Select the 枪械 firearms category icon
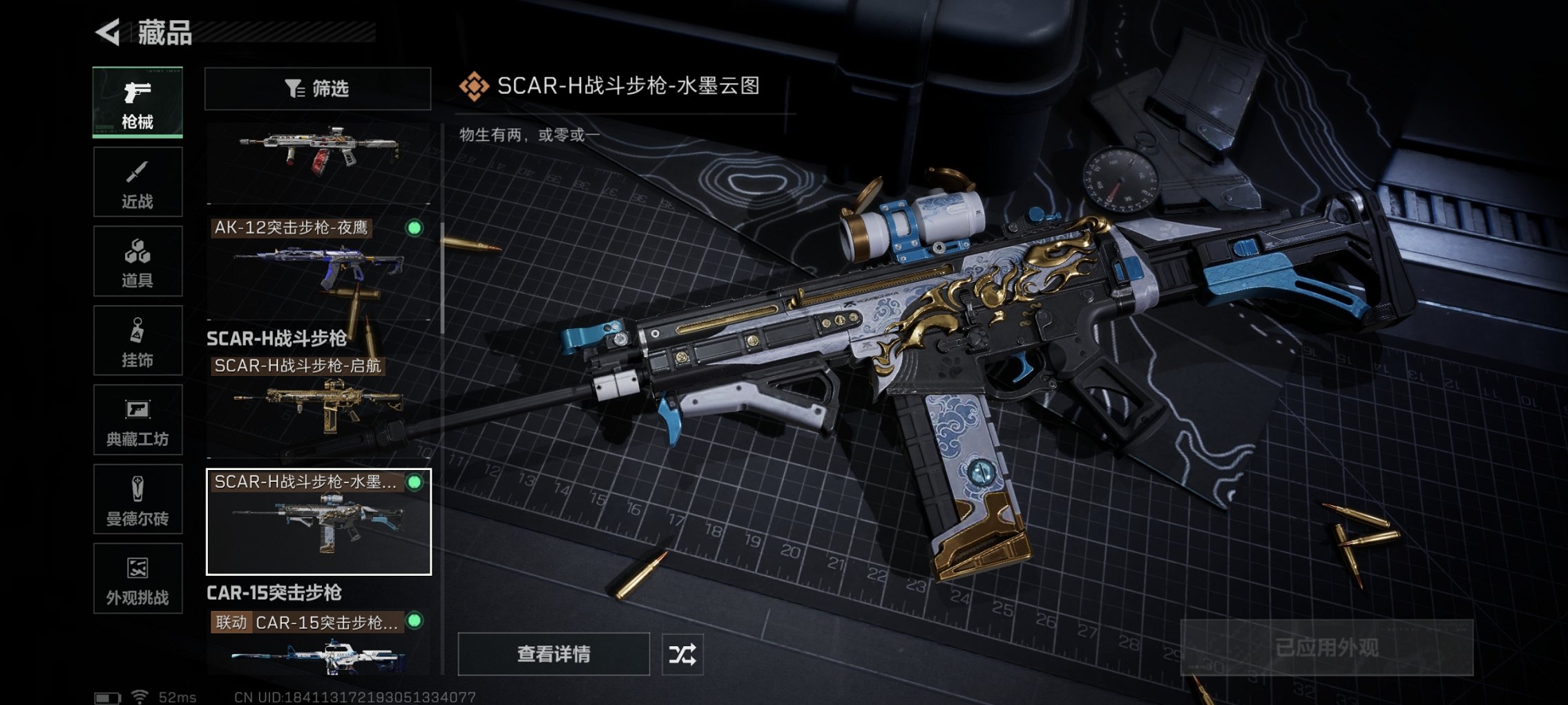1568x705 pixels. point(137,100)
